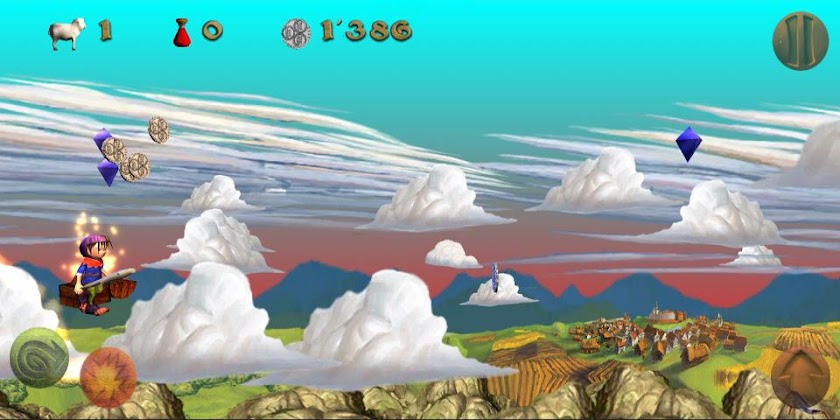840x420 pixels.
Task: Activate the orange starburst attack button
Action: [x=108, y=376]
